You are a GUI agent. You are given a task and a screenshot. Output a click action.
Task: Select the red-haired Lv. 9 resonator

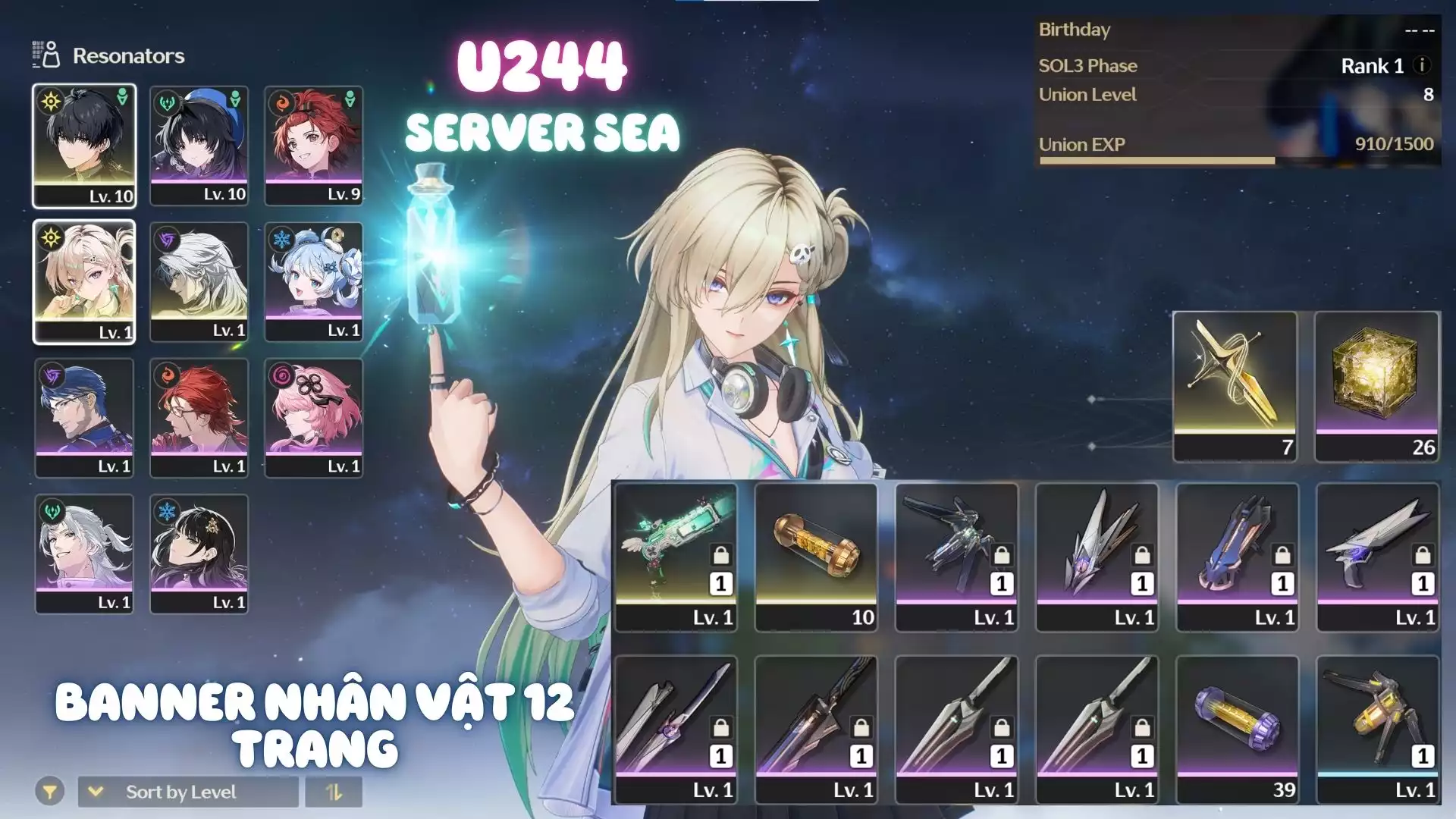pyautogui.click(x=313, y=145)
